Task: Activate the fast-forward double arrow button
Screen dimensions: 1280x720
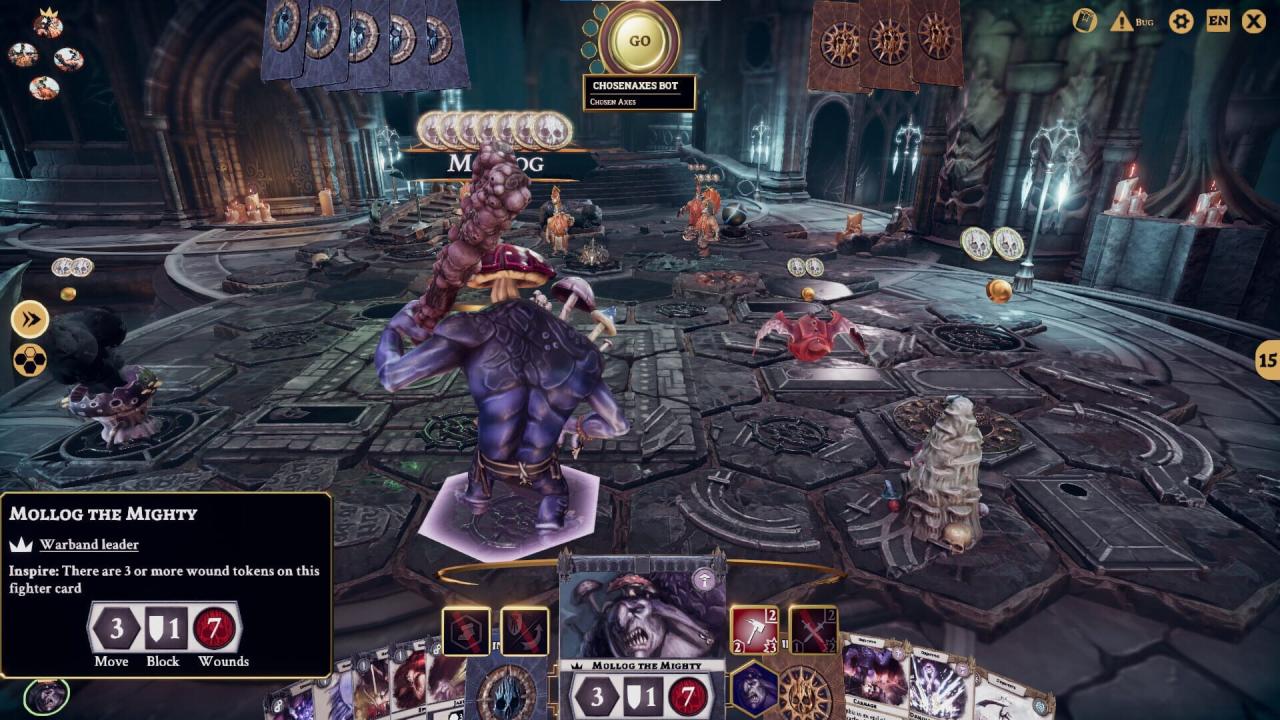Action: (30, 320)
